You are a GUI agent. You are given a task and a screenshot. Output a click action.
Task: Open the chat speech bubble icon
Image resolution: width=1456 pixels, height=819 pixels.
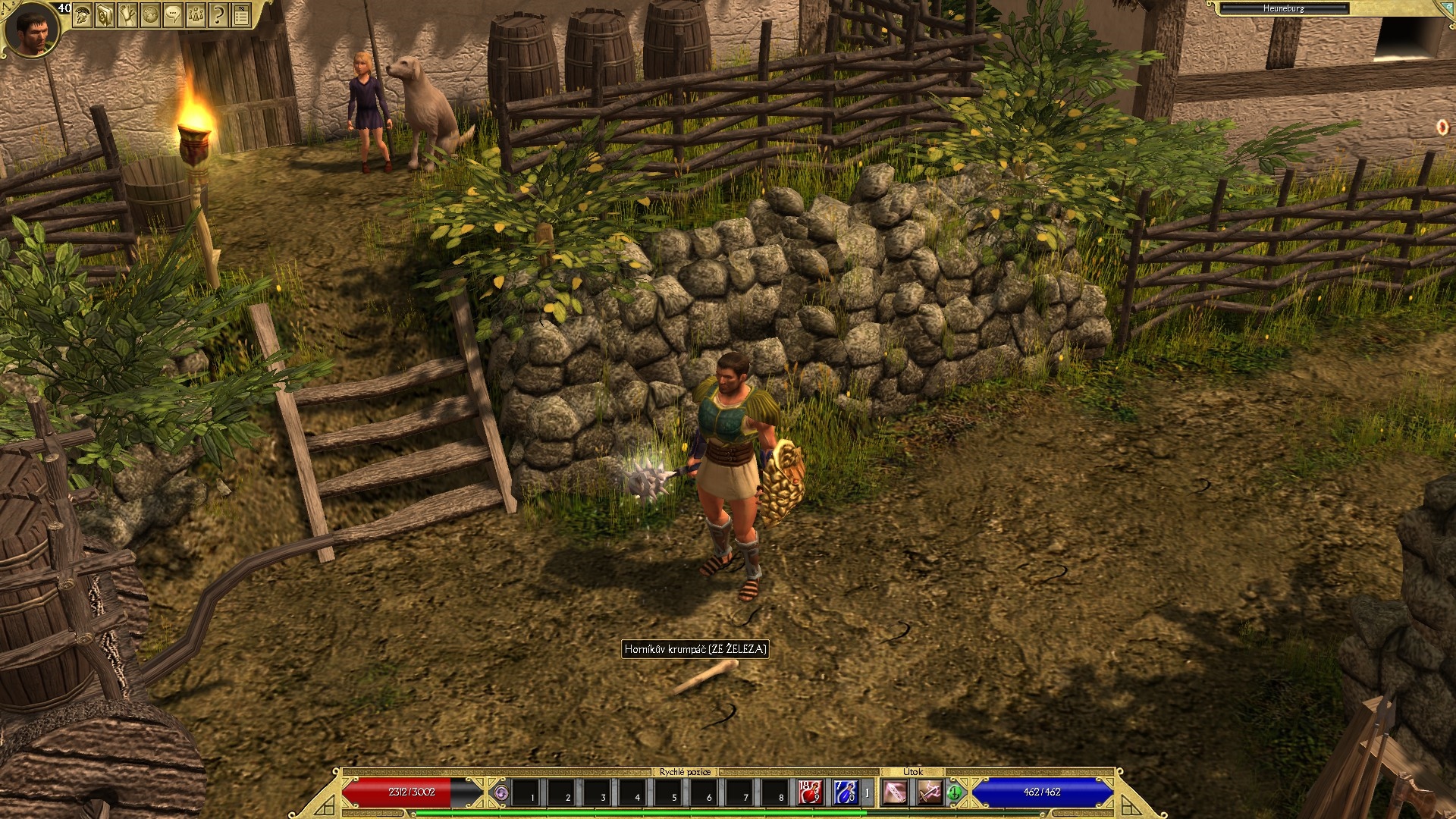(173, 14)
